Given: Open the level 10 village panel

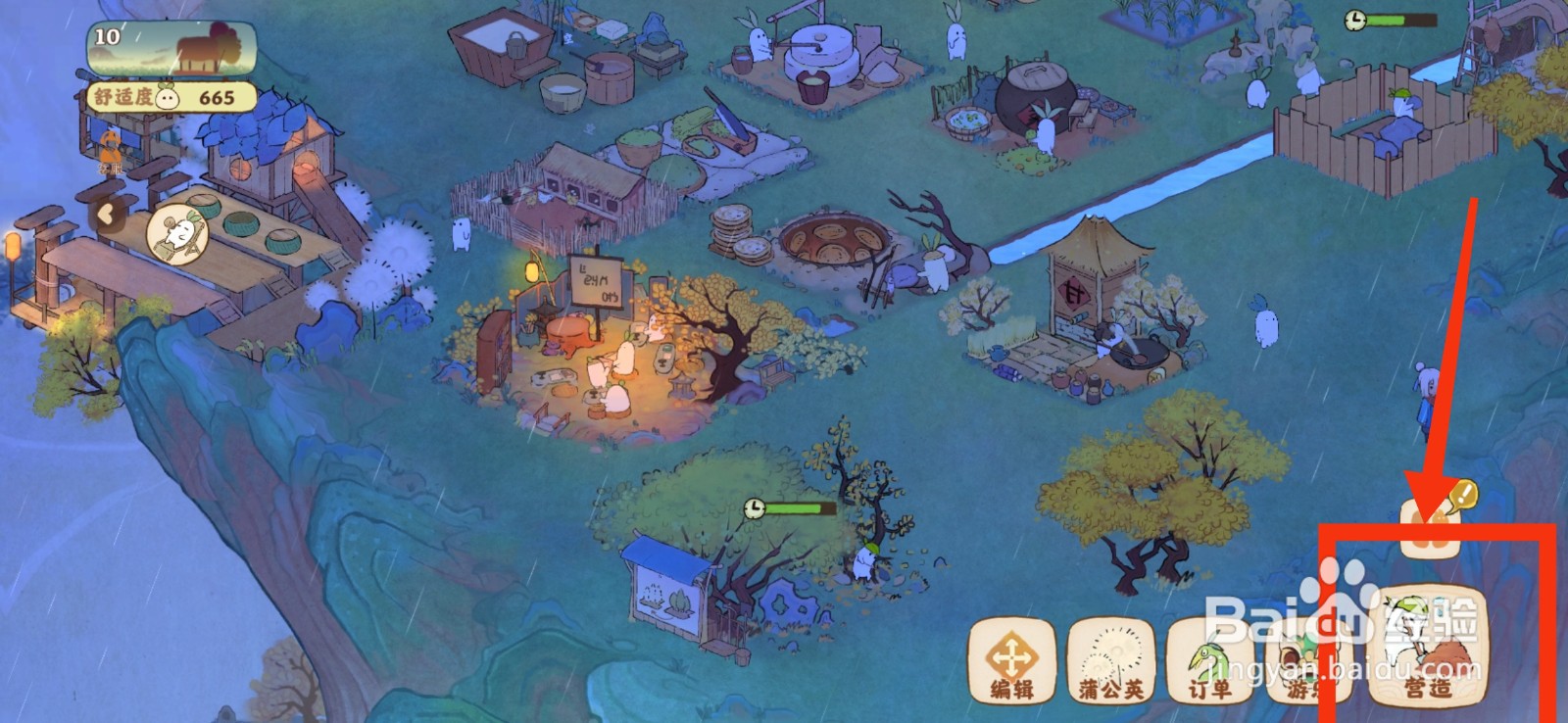Looking at the screenshot, I should (172, 49).
